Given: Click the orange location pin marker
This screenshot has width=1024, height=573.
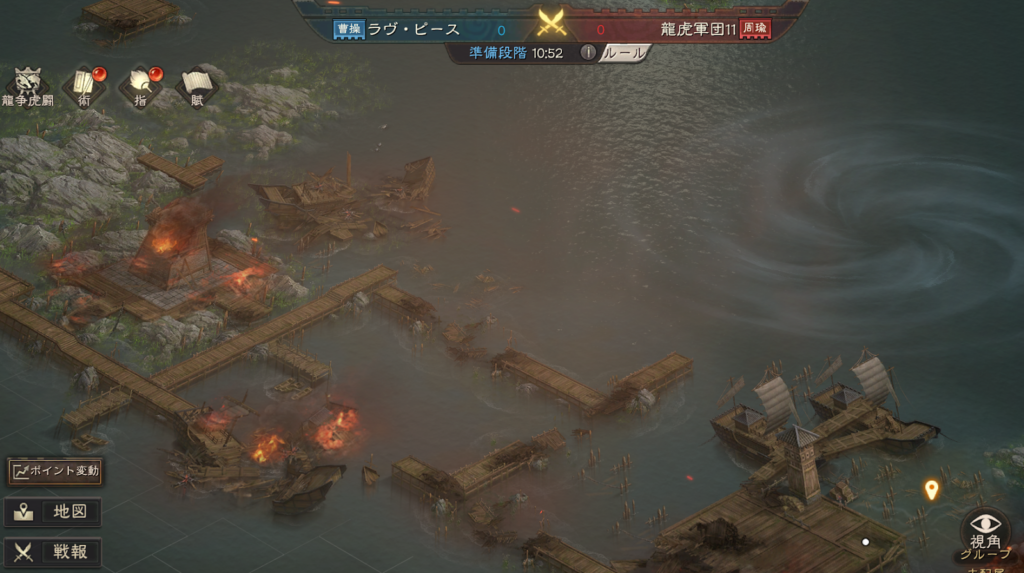Looking at the screenshot, I should [x=931, y=489].
